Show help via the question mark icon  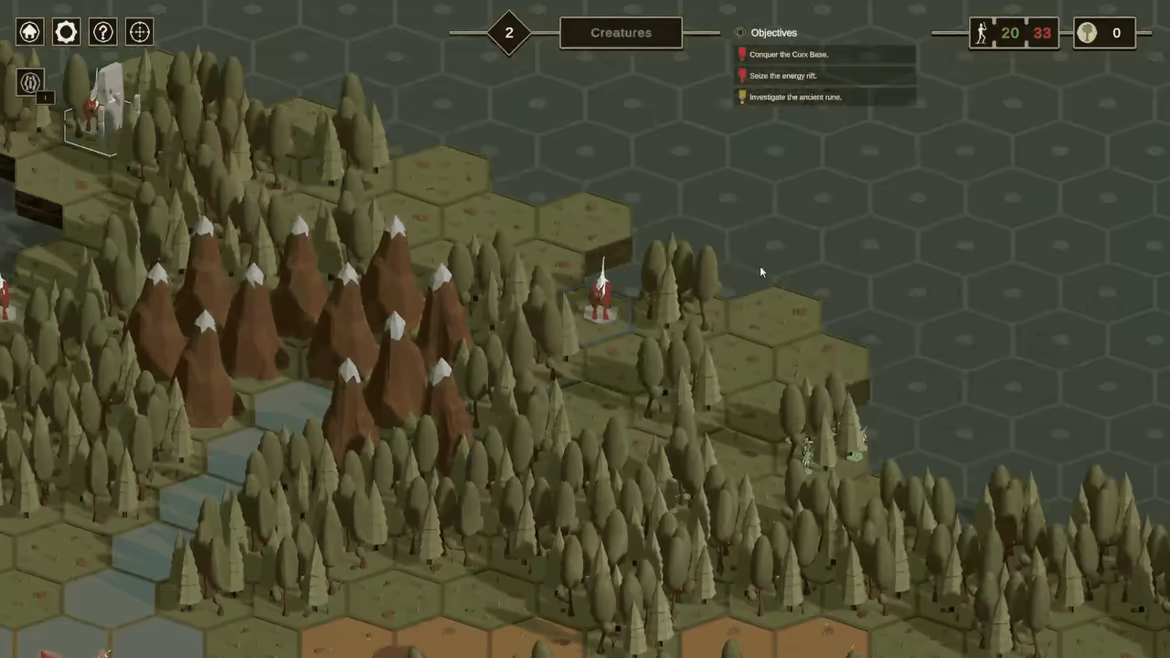pyautogui.click(x=103, y=32)
